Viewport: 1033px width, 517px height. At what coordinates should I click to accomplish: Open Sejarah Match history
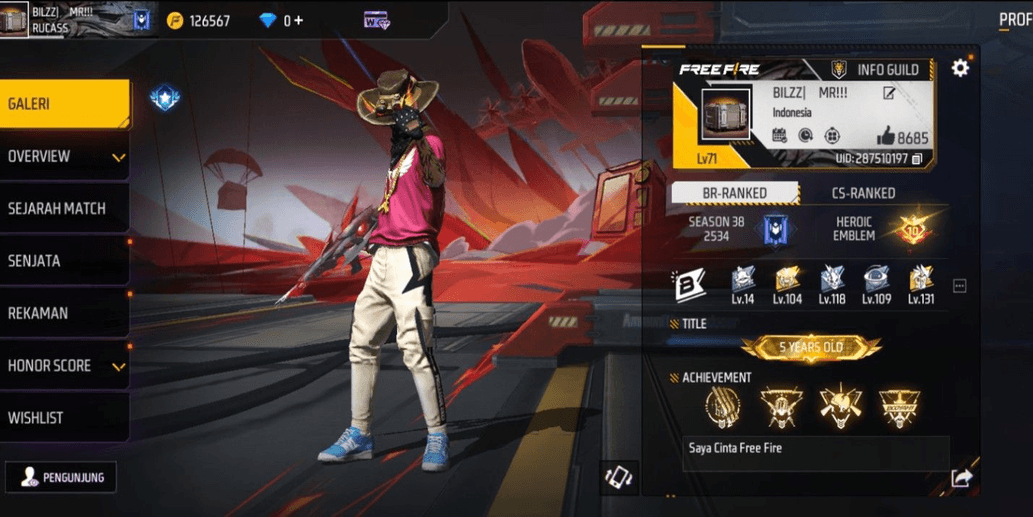click(x=64, y=209)
